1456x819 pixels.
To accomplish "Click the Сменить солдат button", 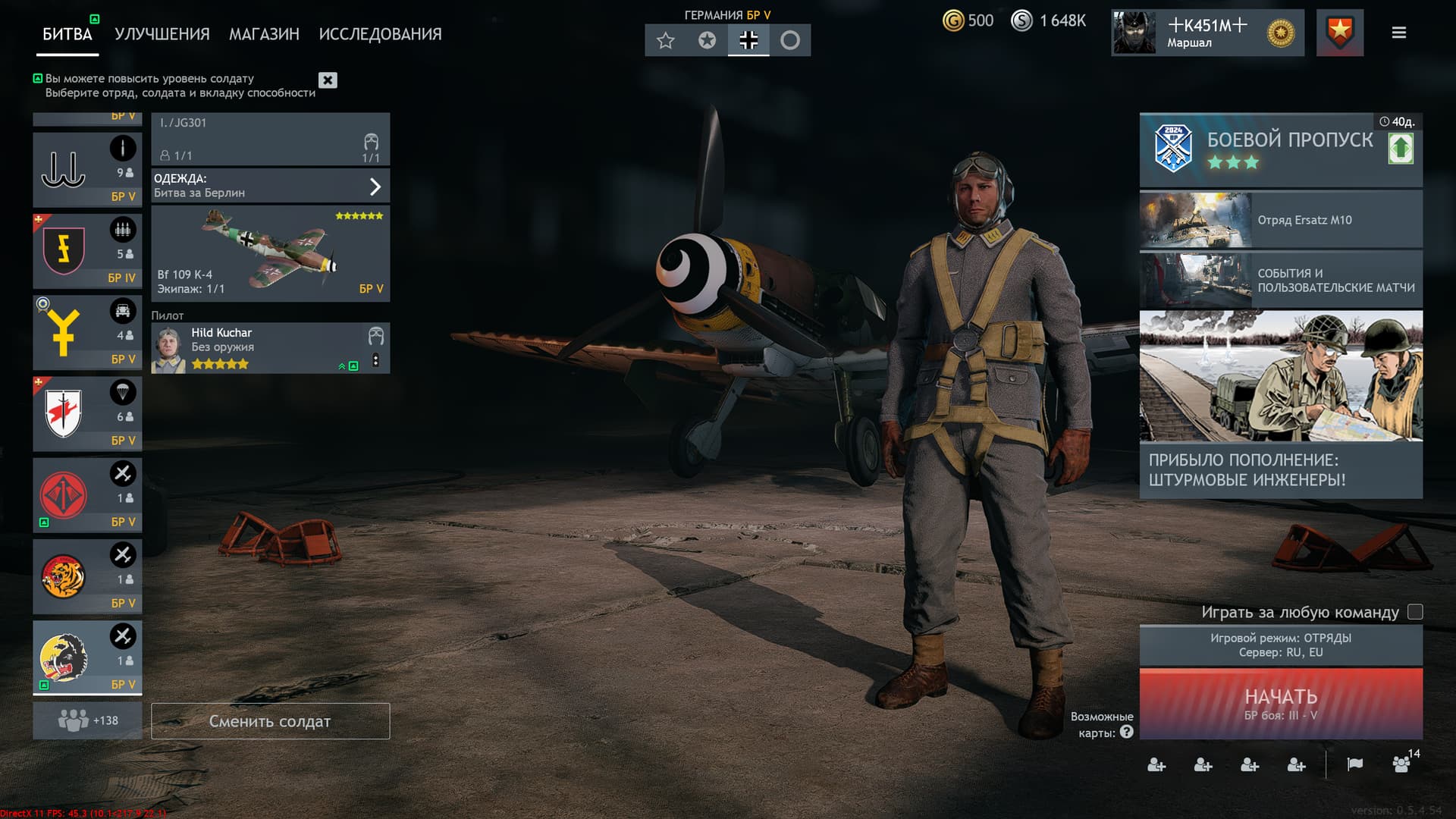I will pyautogui.click(x=270, y=721).
